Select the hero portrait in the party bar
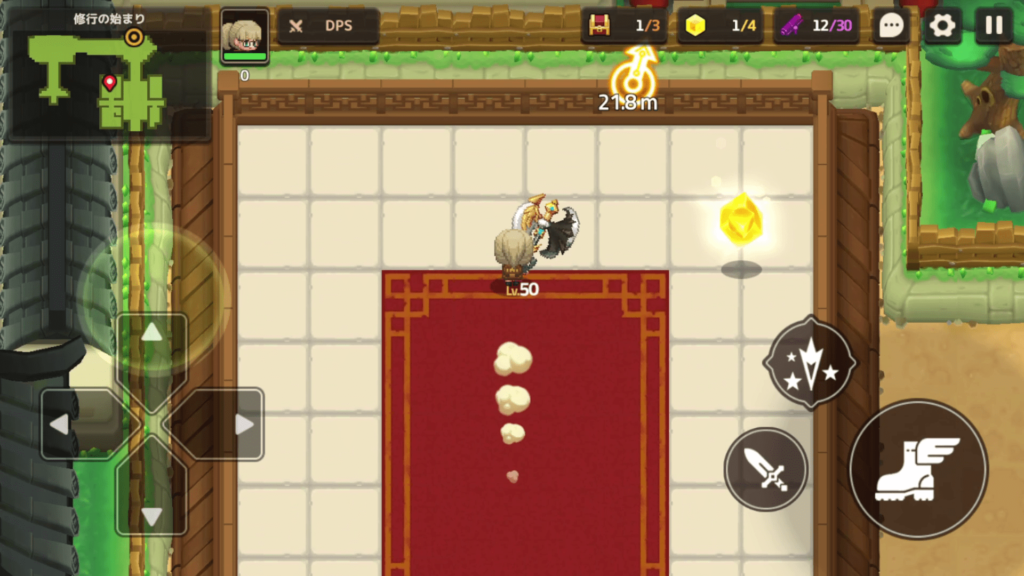 point(244,37)
